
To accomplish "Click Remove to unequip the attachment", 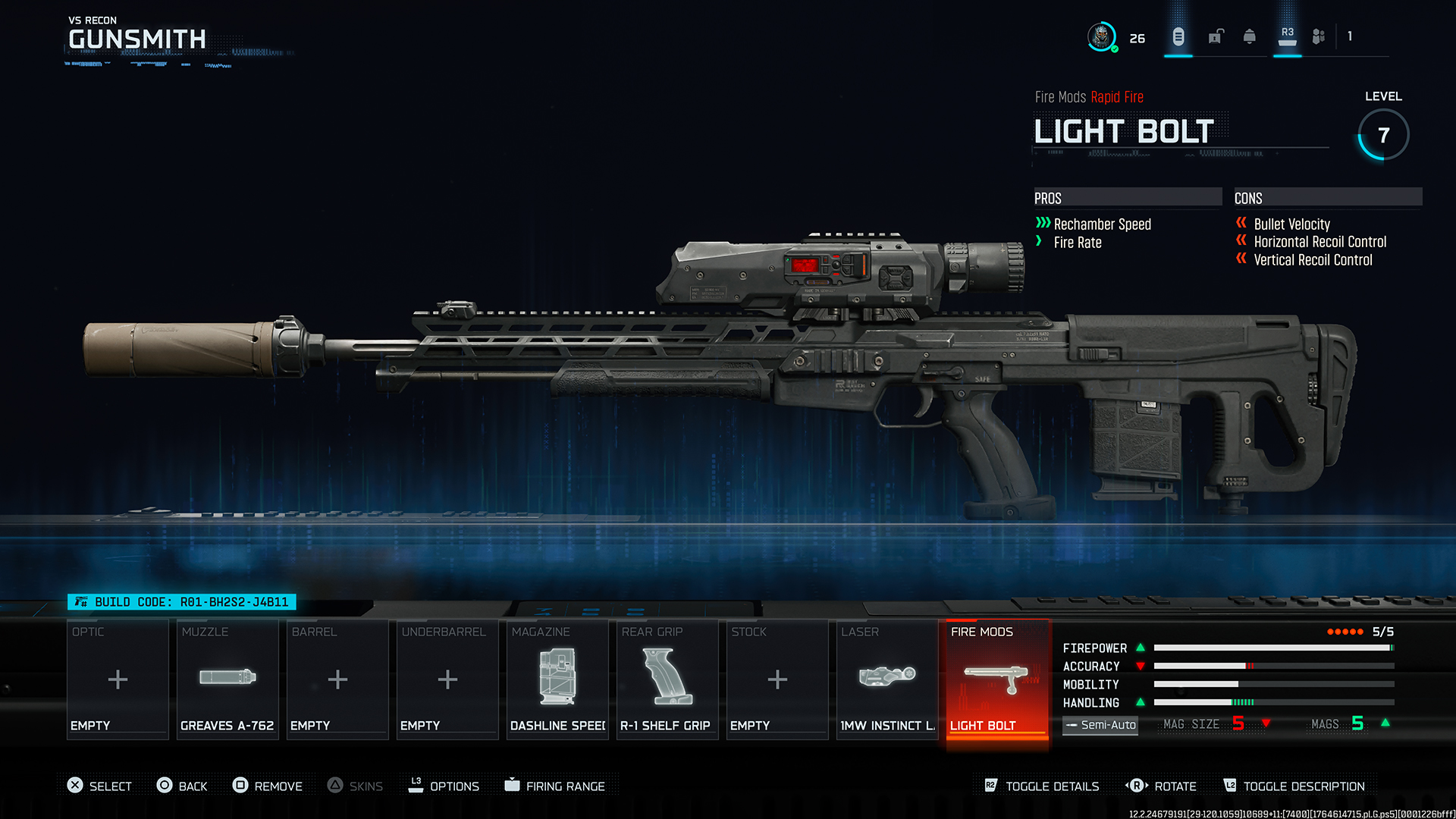I will (x=278, y=786).
